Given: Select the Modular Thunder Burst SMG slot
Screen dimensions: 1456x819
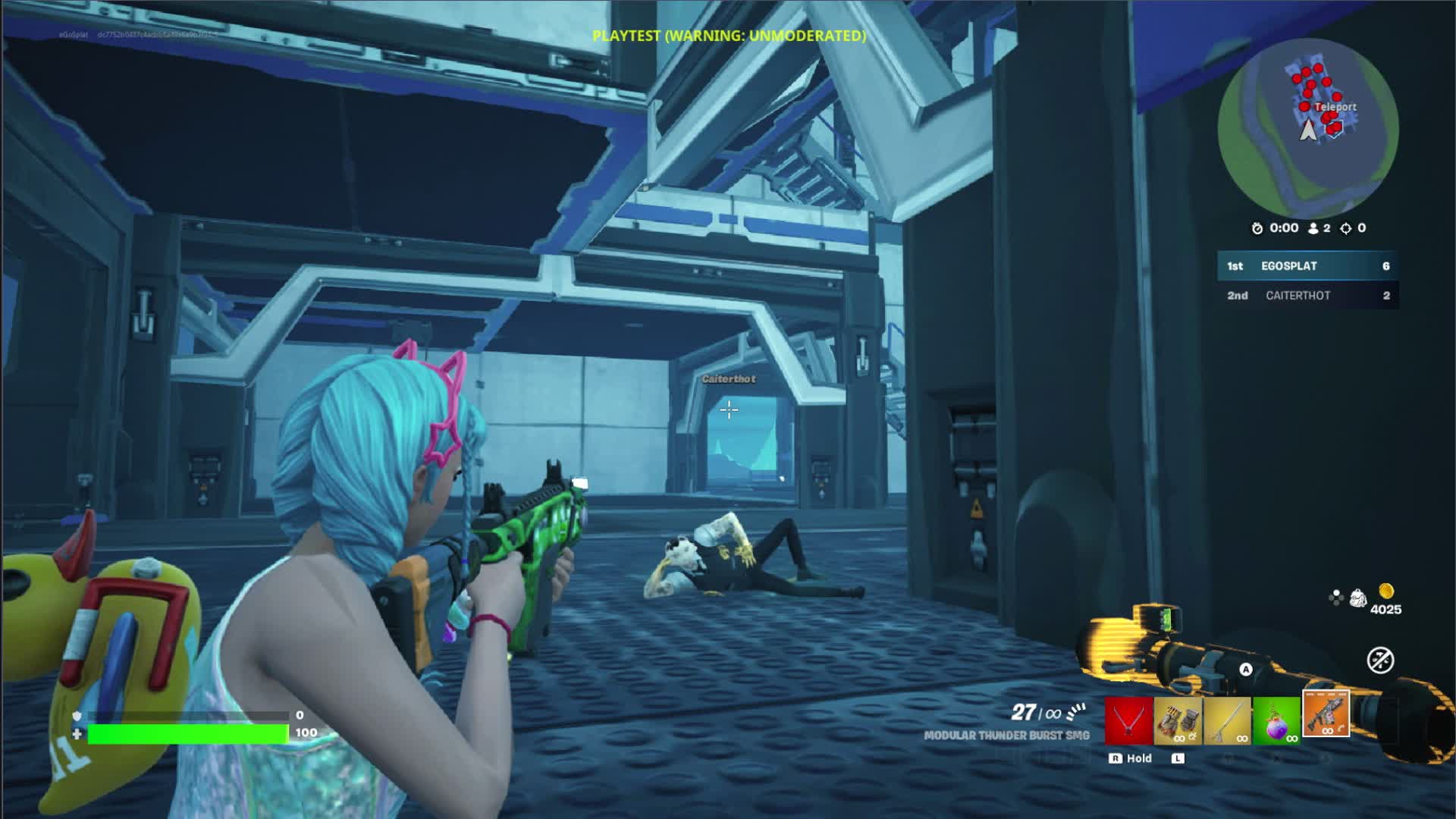Looking at the screenshot, I should pyautogui.click(x=1326, y=715).
